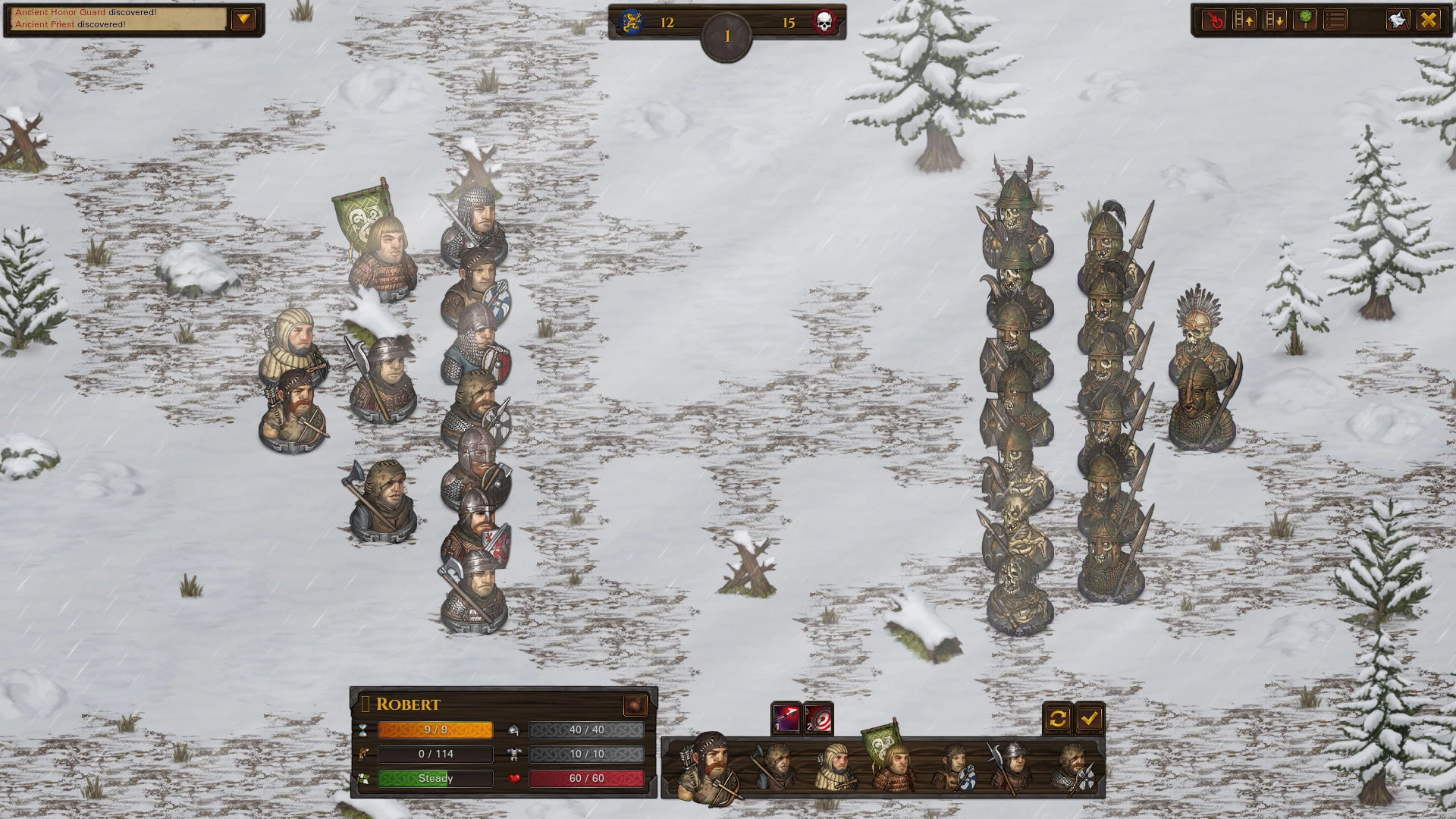End turn with the checkmark button

pyautogui.click(x=1090, y=718)
